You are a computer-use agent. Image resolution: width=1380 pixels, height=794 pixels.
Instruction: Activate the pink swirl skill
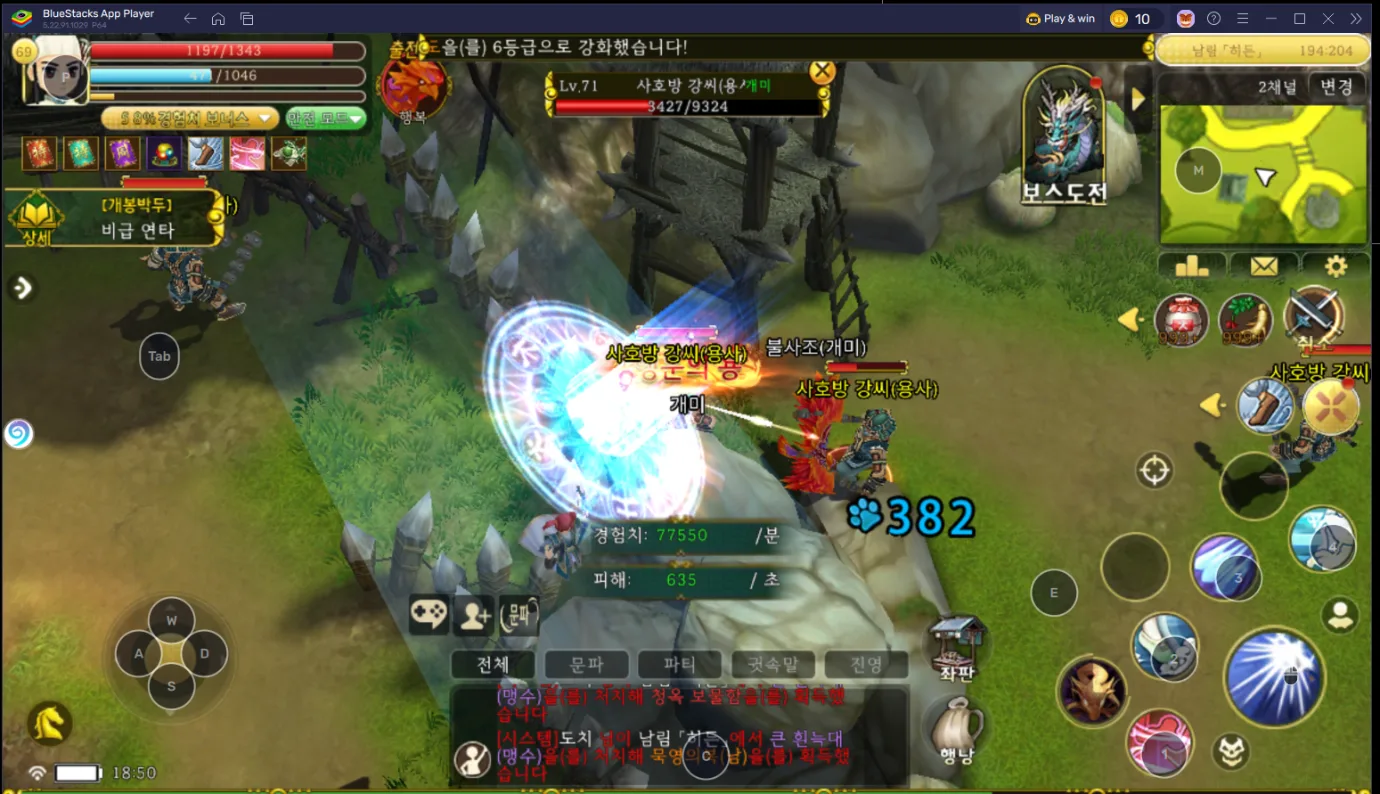point(1159,744)
